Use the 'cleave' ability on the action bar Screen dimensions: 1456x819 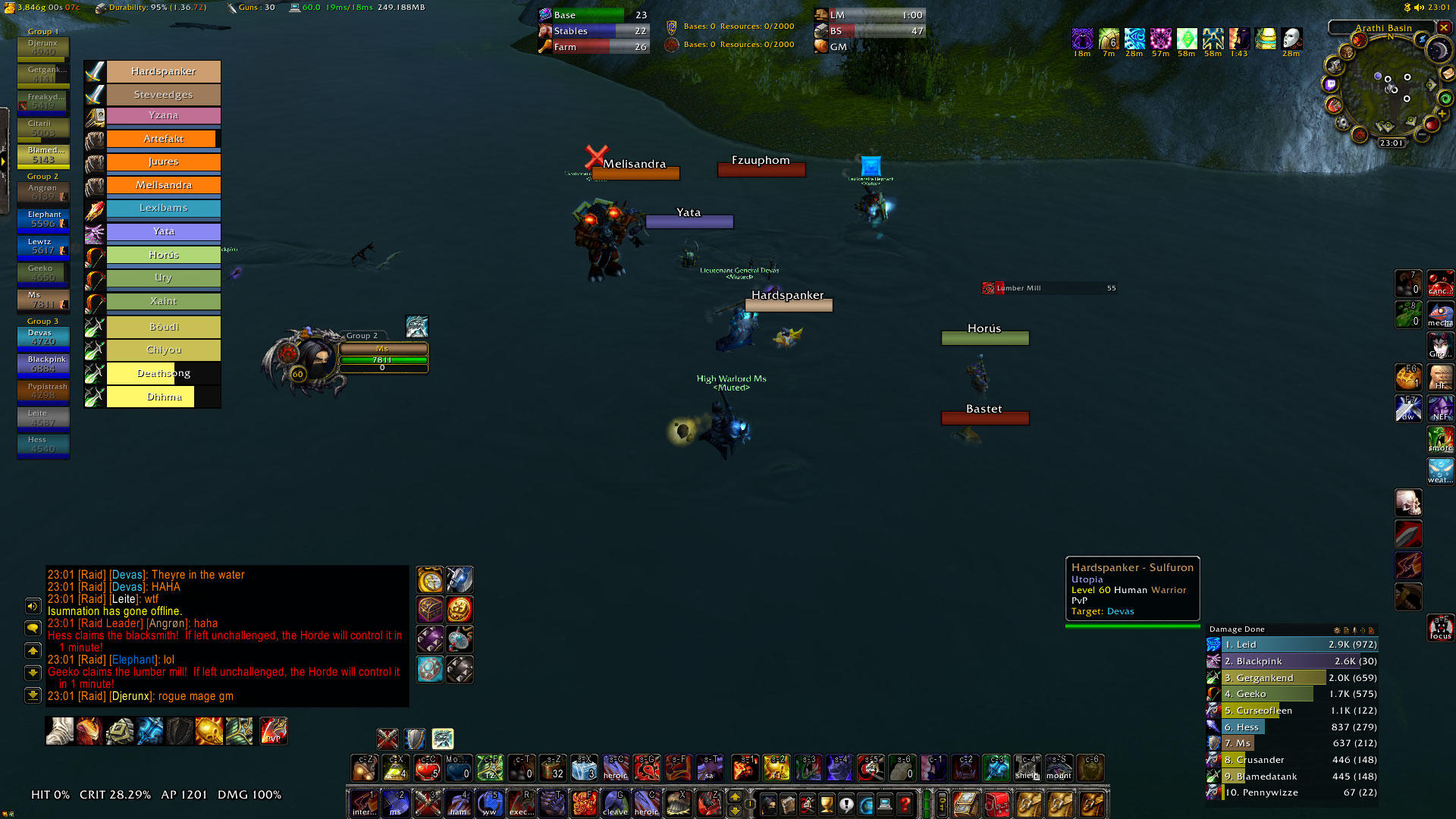(615, 802)
